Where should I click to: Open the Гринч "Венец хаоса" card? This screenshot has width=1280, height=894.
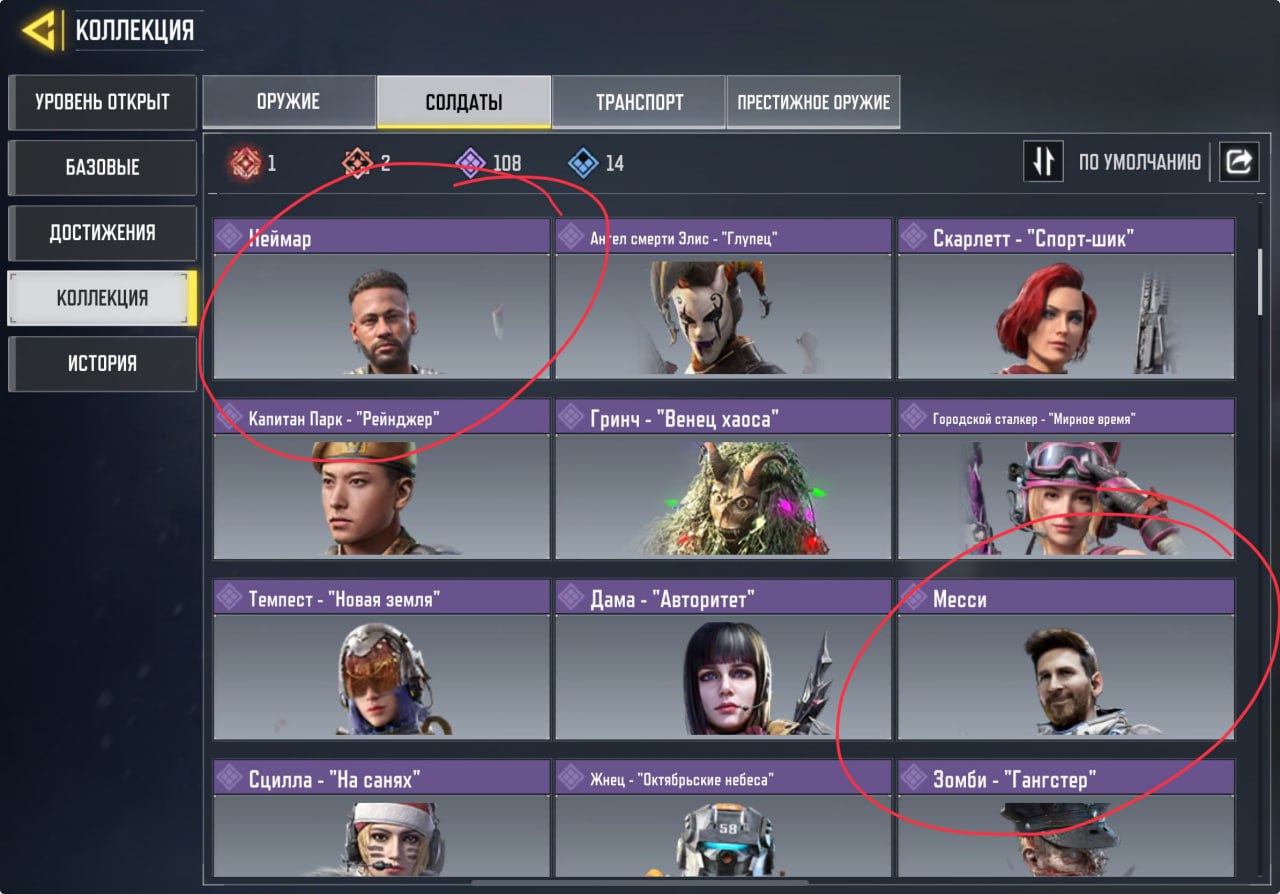723,480
